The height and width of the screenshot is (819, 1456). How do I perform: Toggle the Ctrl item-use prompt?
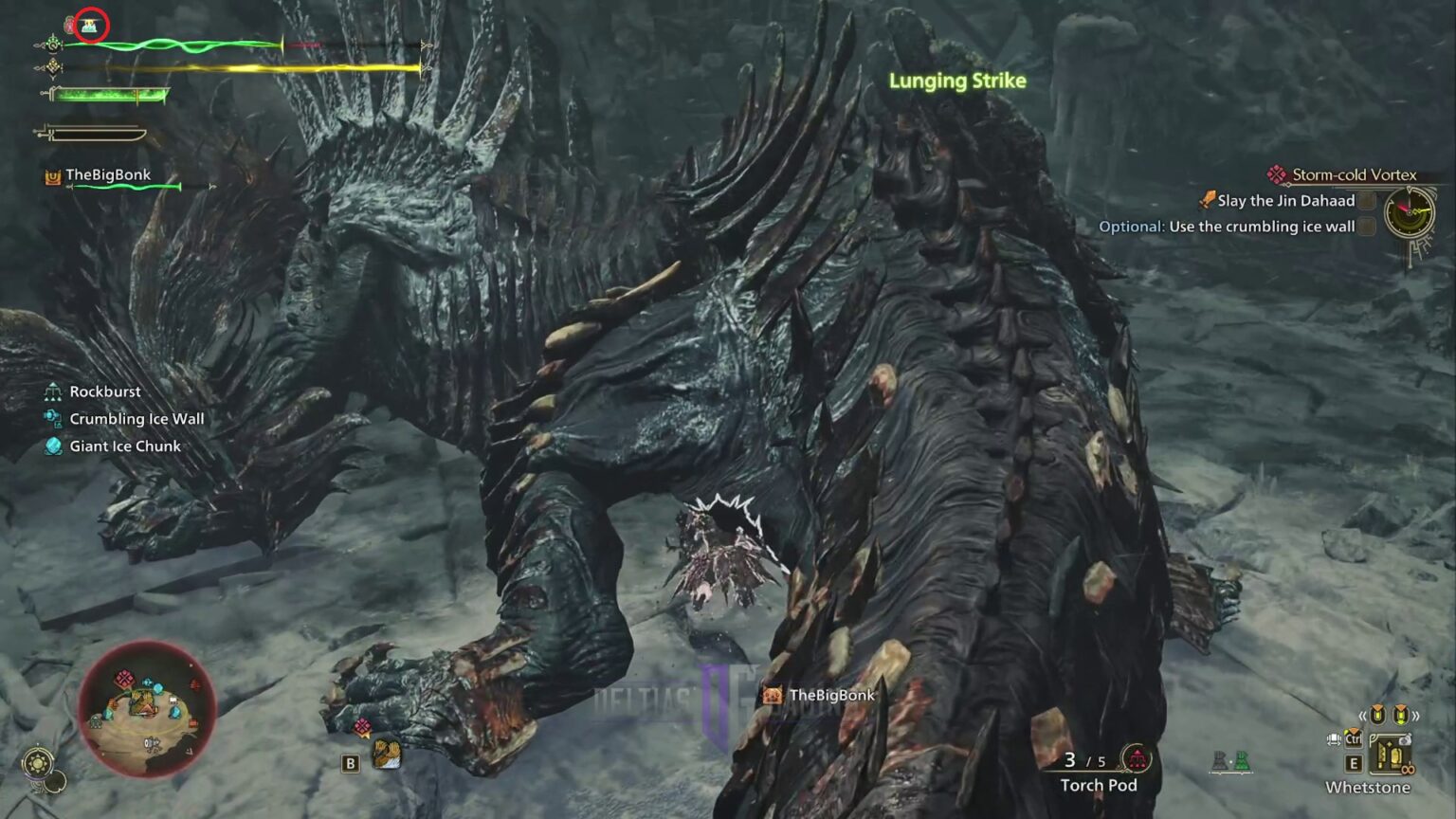[x=1354, y=739]
